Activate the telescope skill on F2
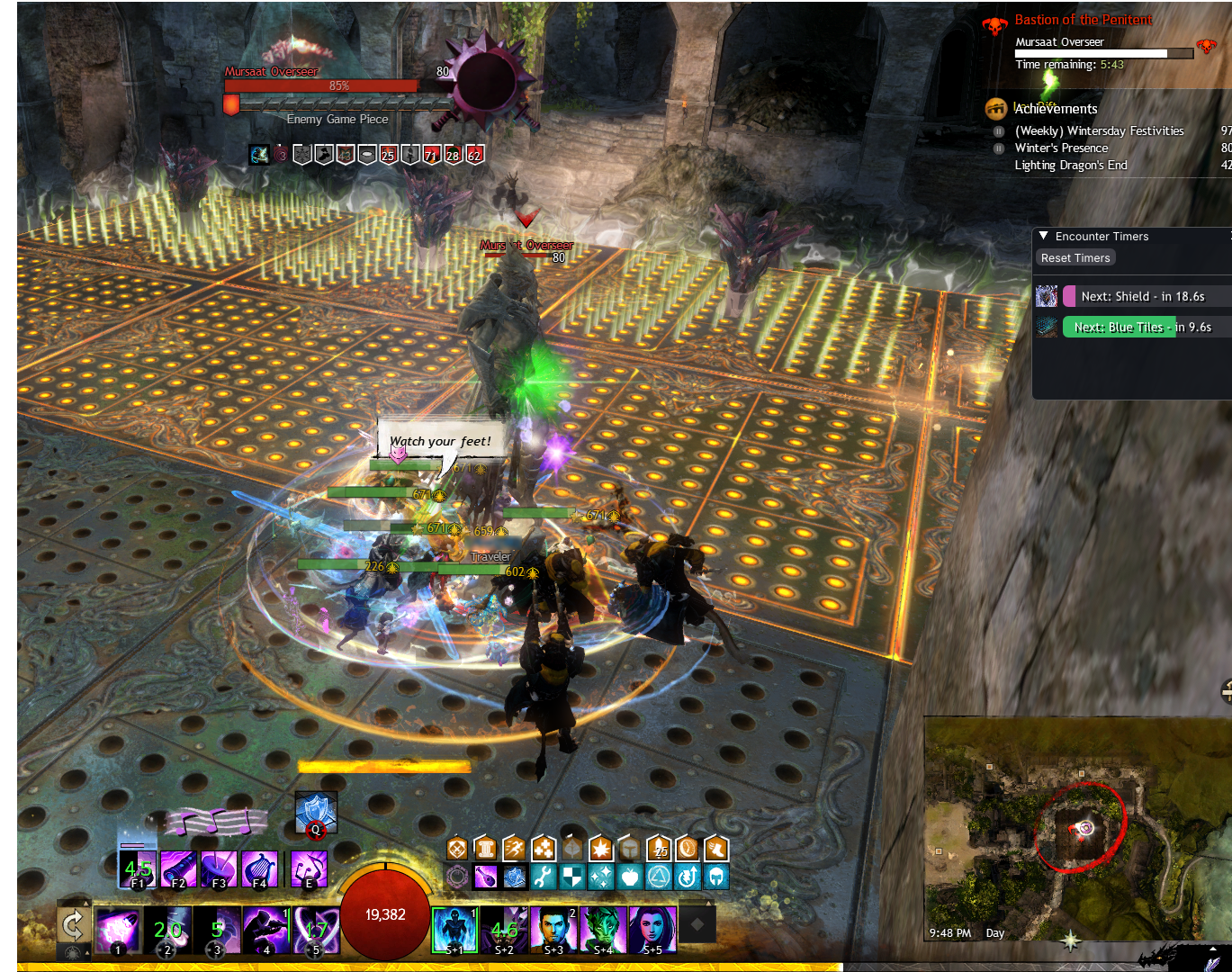Viewport: 1232px width, 972px height. point(178,868)
